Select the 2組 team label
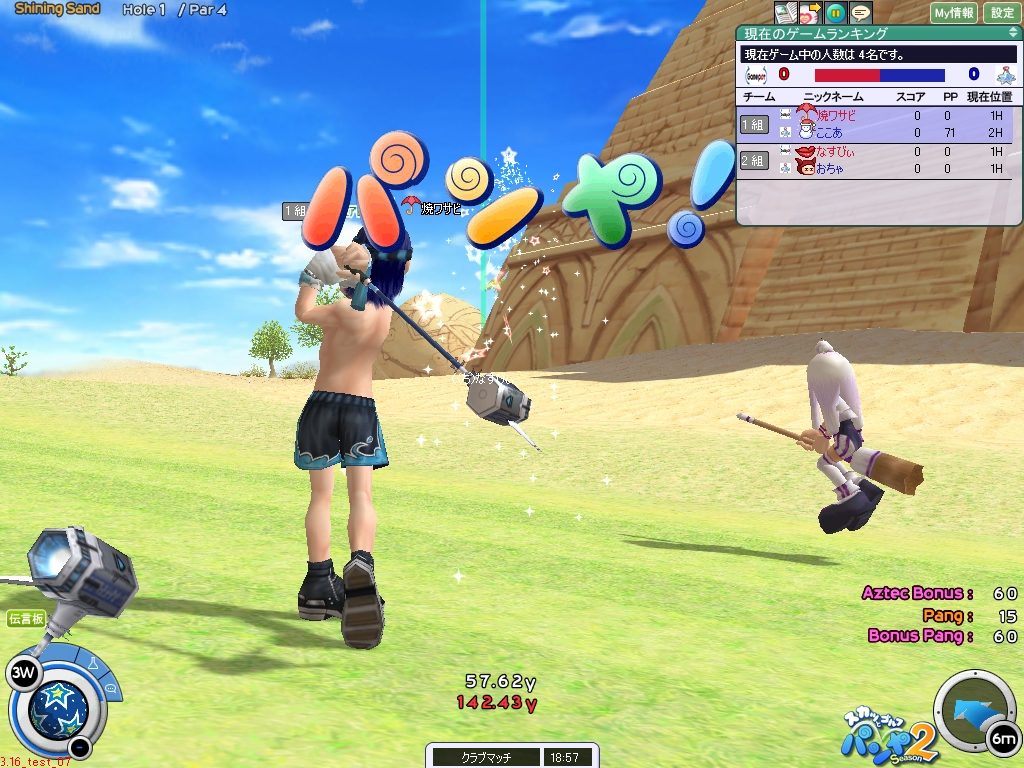Image resolution: width=1024 pixels, height=768 pixels. (754, 160)
